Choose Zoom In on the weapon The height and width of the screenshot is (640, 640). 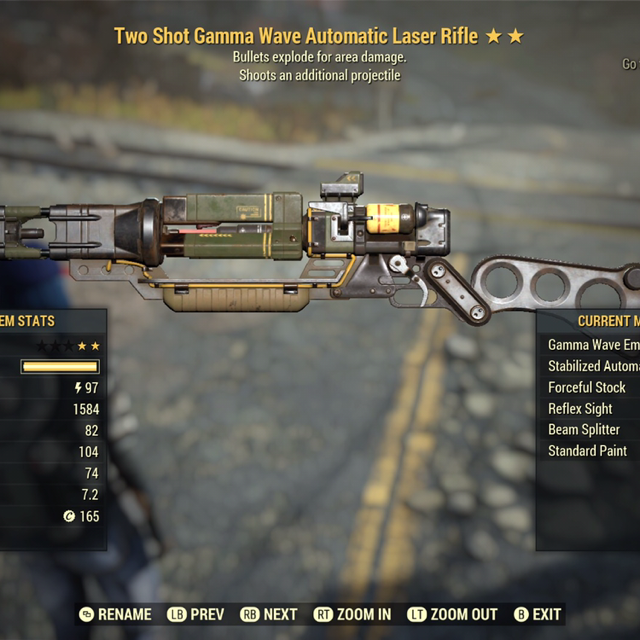pyautogui.click(x=354, y=614)
